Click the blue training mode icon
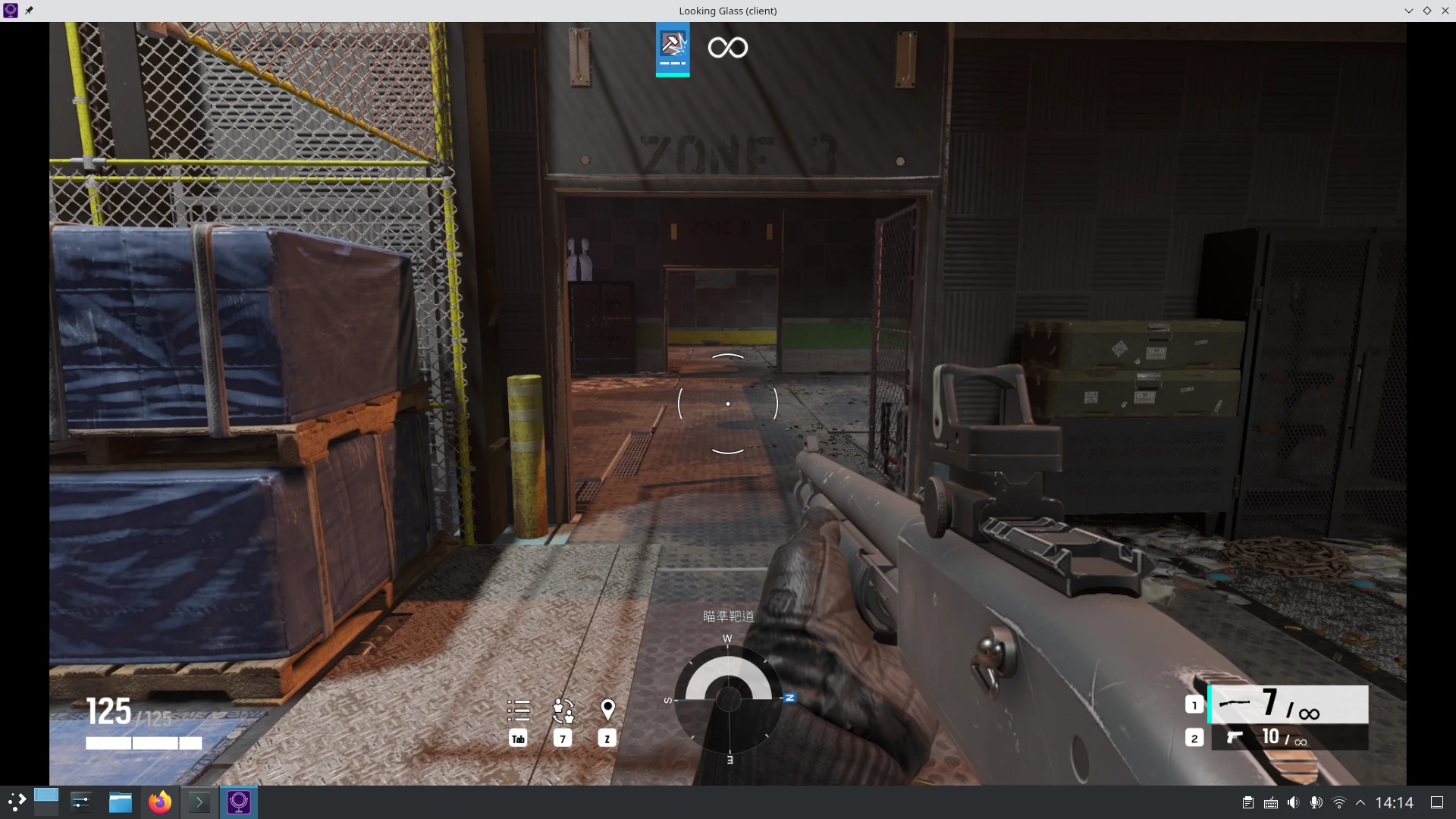Image resolution: width=1456 pixels, height=819 pixels. [x=673, y=49]
